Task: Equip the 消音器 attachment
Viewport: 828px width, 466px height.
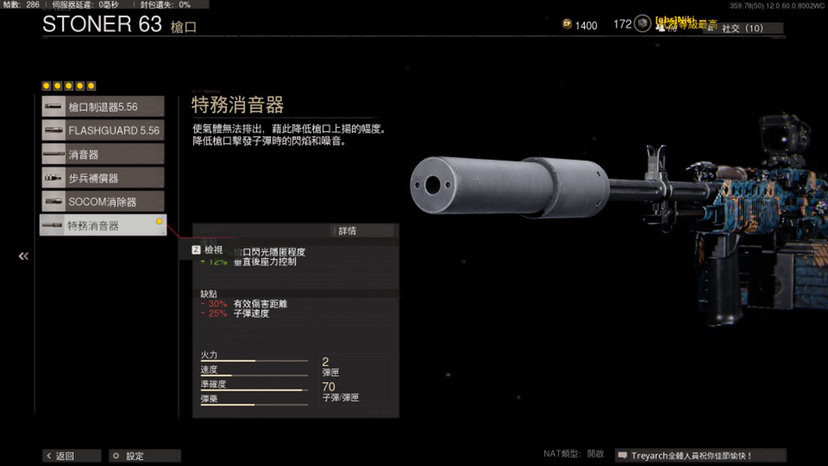Action: point(103,155)
